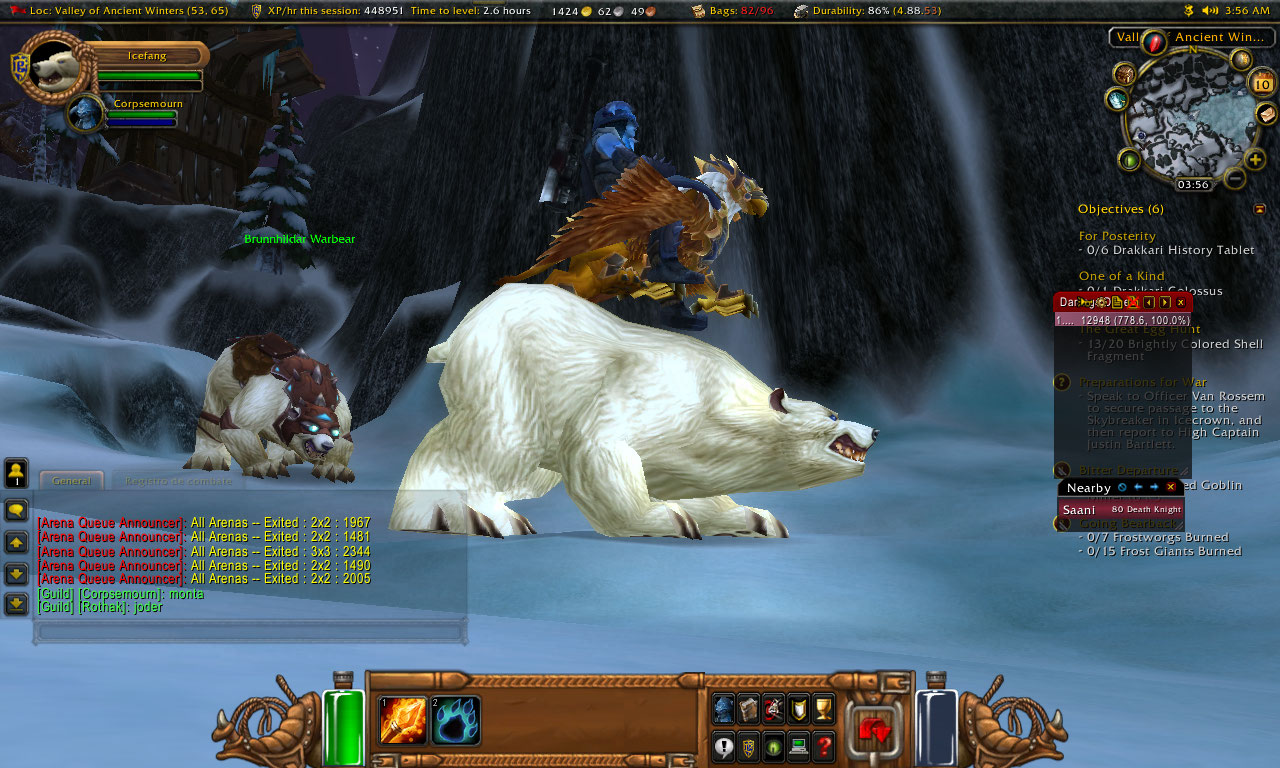Zoom out the minimap with the minus button
Image resolution: width=1280 pixels, height=768 pixels.
point(1235,179)
